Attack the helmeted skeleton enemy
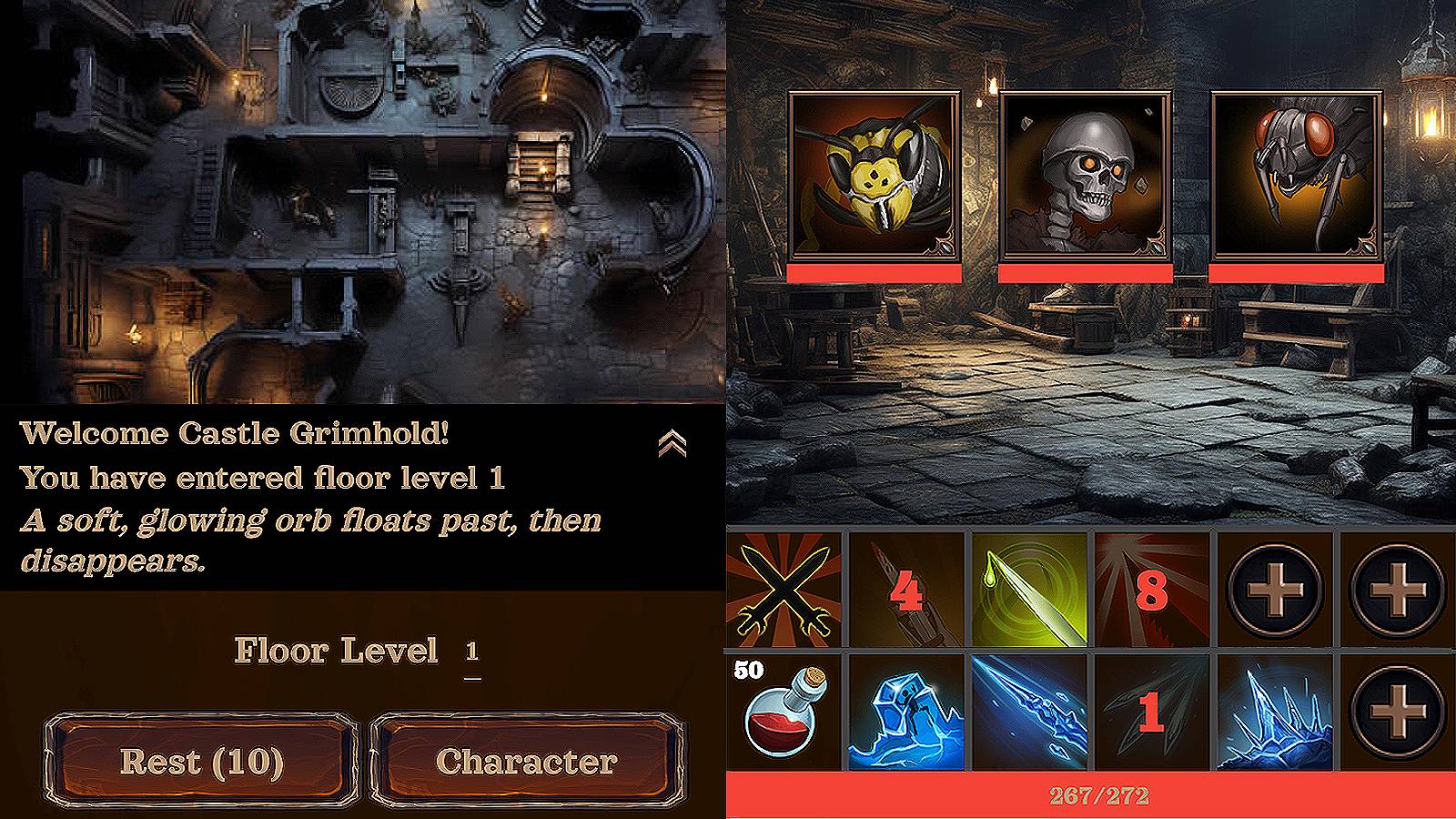This screenshot has height=819, width=1456. [x=1085, y=173]
